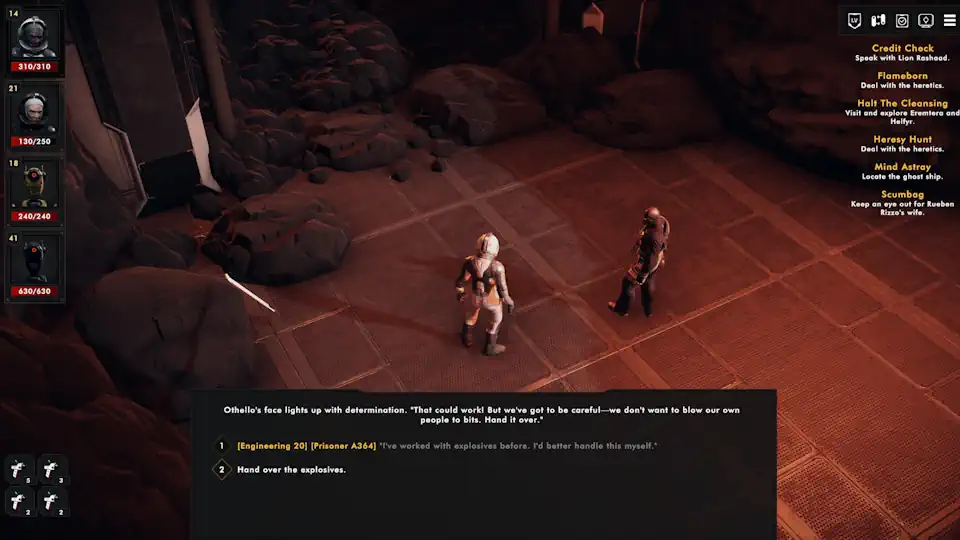
Task: Click the two-capsule swap icon
Action: point(879,20)
